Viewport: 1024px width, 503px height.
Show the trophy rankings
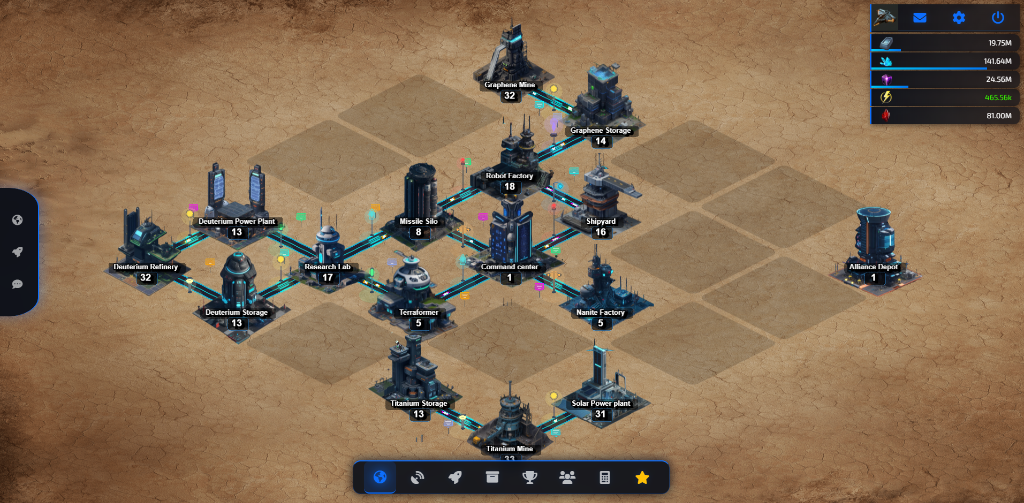point(530,477)
